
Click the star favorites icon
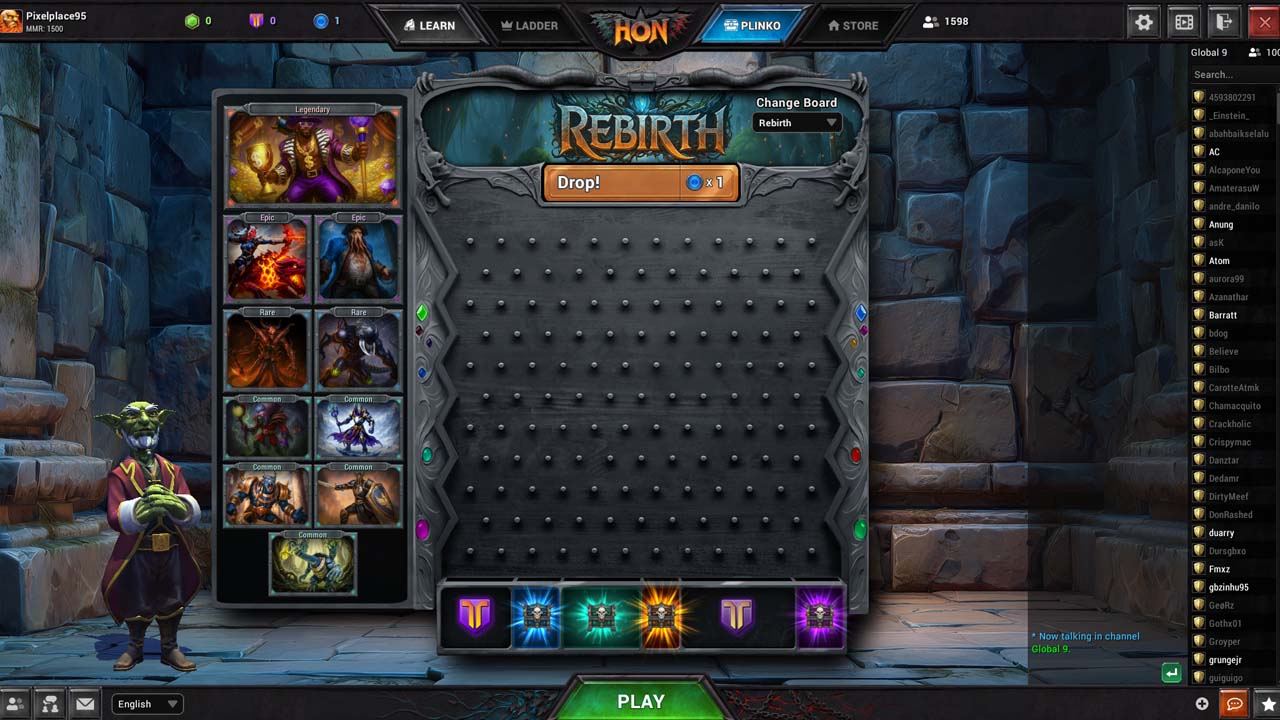point(1267,704)
